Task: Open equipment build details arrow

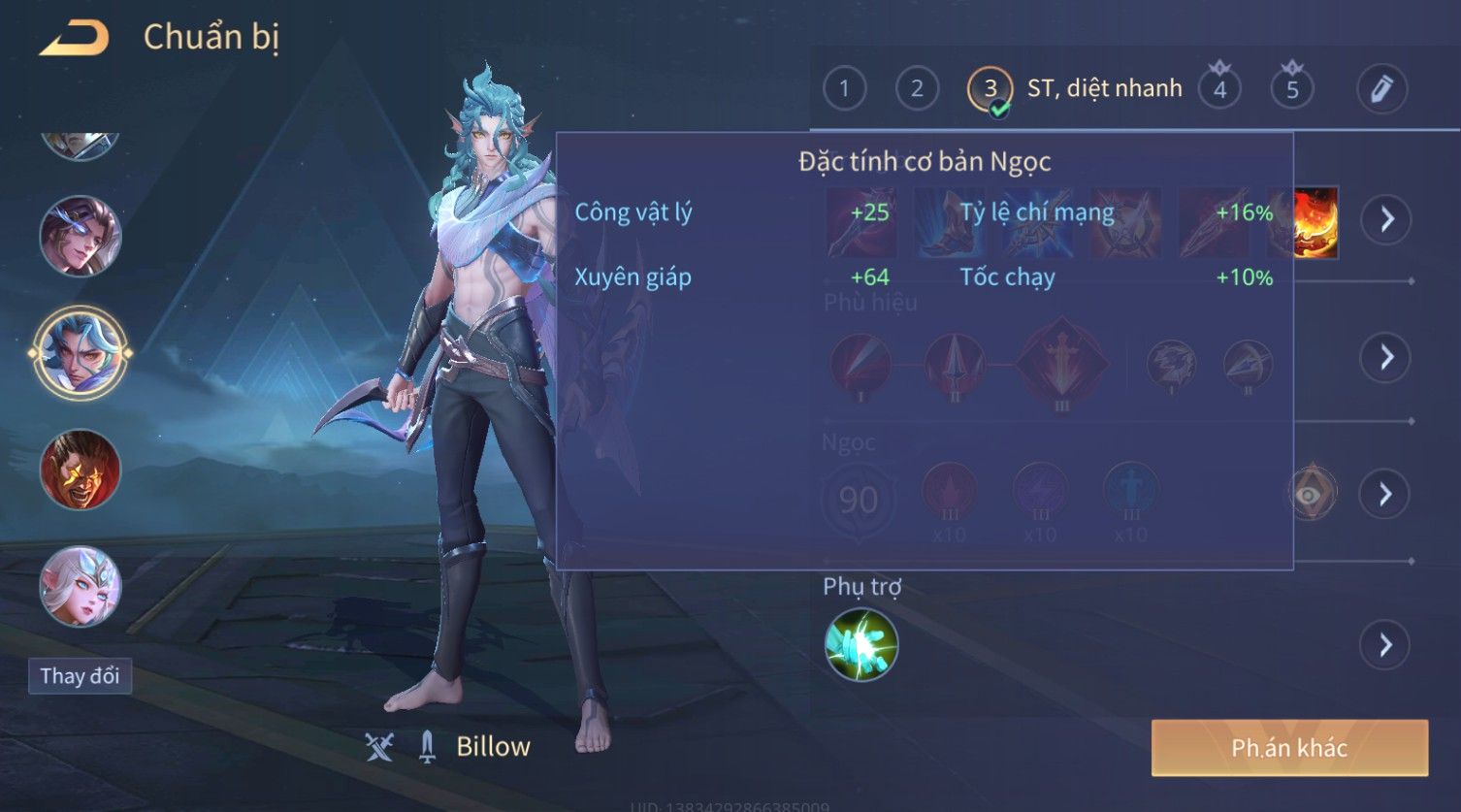Action: pos(1386,220)
